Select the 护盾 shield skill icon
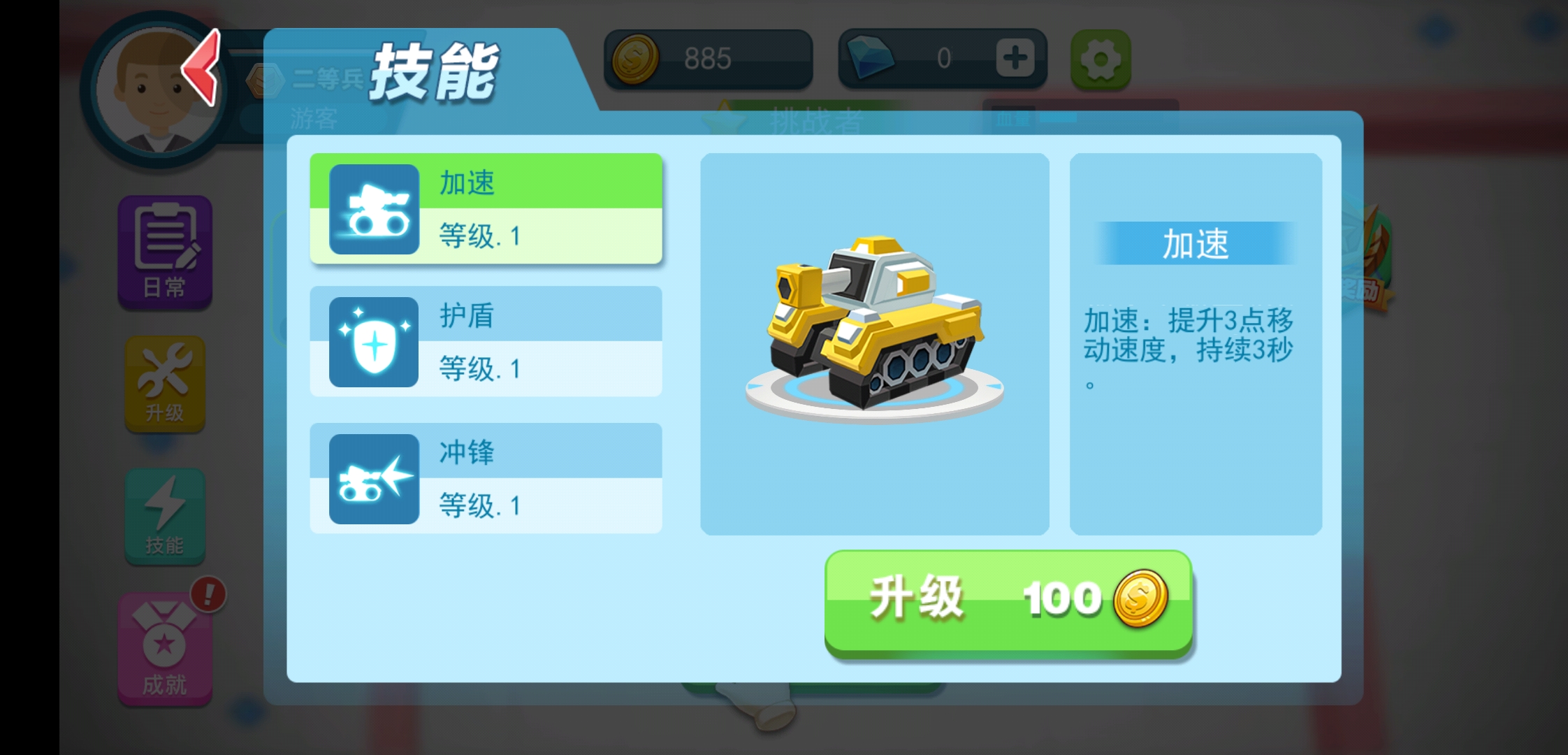Screen dimensions: 1568x755 tap(373, 343)
